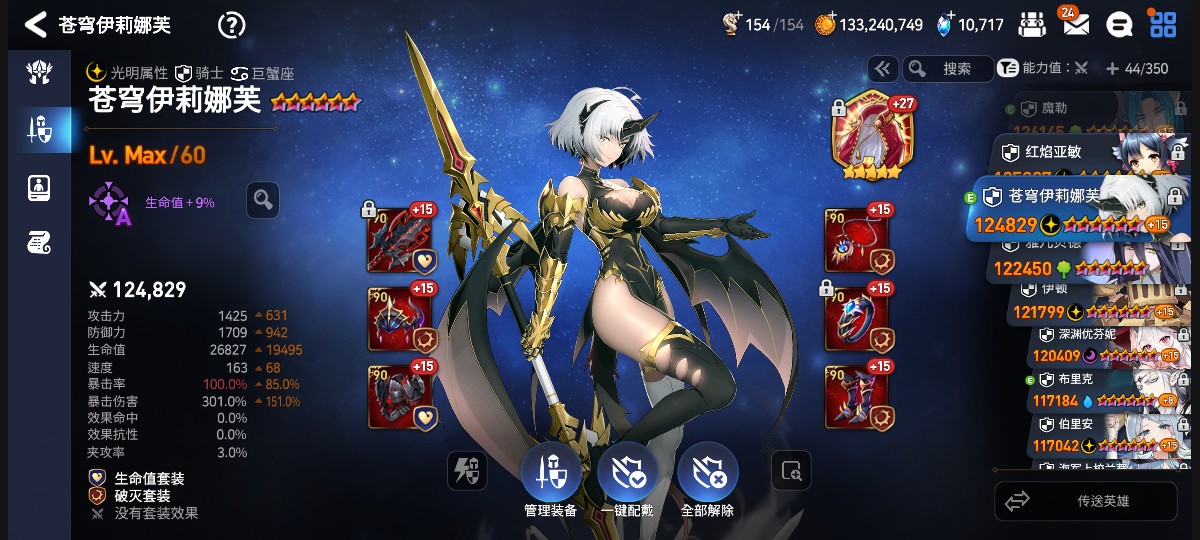The image size is (1200, 540).
Task: Click the hero search field
Action: (947, 69)
